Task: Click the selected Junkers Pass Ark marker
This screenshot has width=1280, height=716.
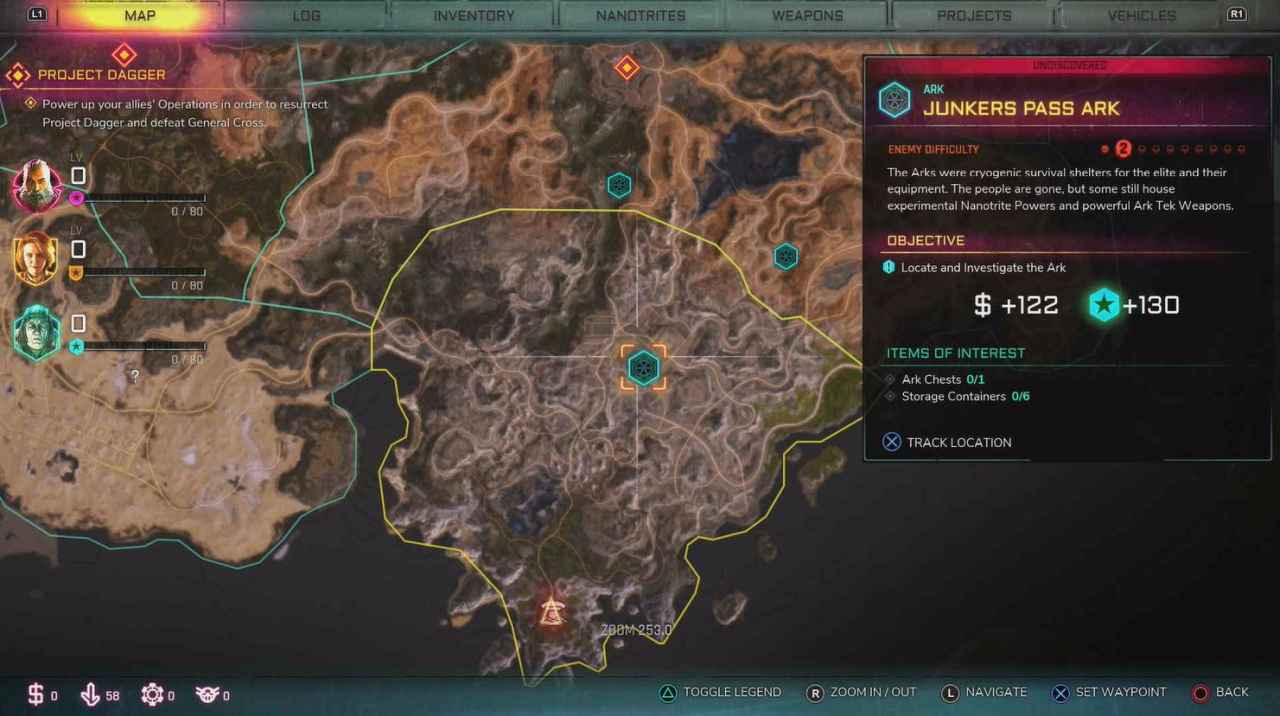Action: pyautogui.click(x=643, y=368)
